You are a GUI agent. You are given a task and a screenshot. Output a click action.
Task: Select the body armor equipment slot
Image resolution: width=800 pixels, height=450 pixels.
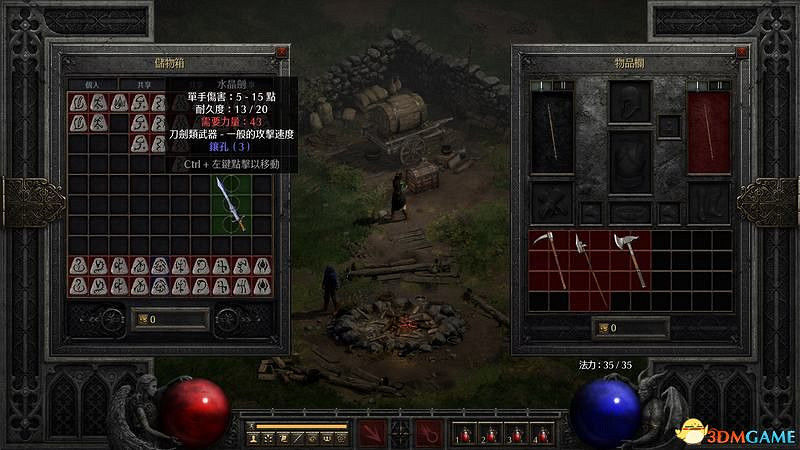(629, 162)
